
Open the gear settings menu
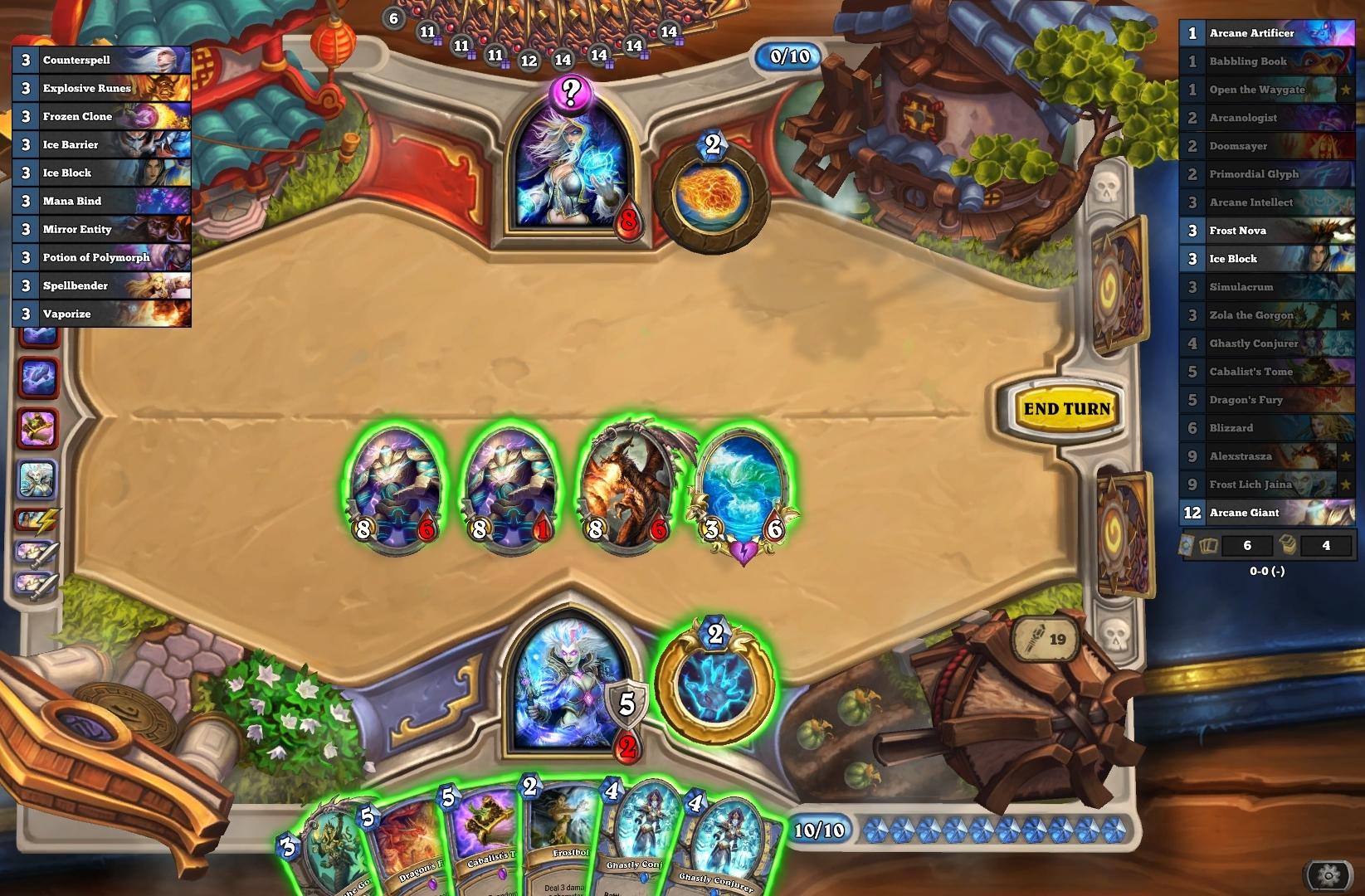click(x=1328, y=874)
